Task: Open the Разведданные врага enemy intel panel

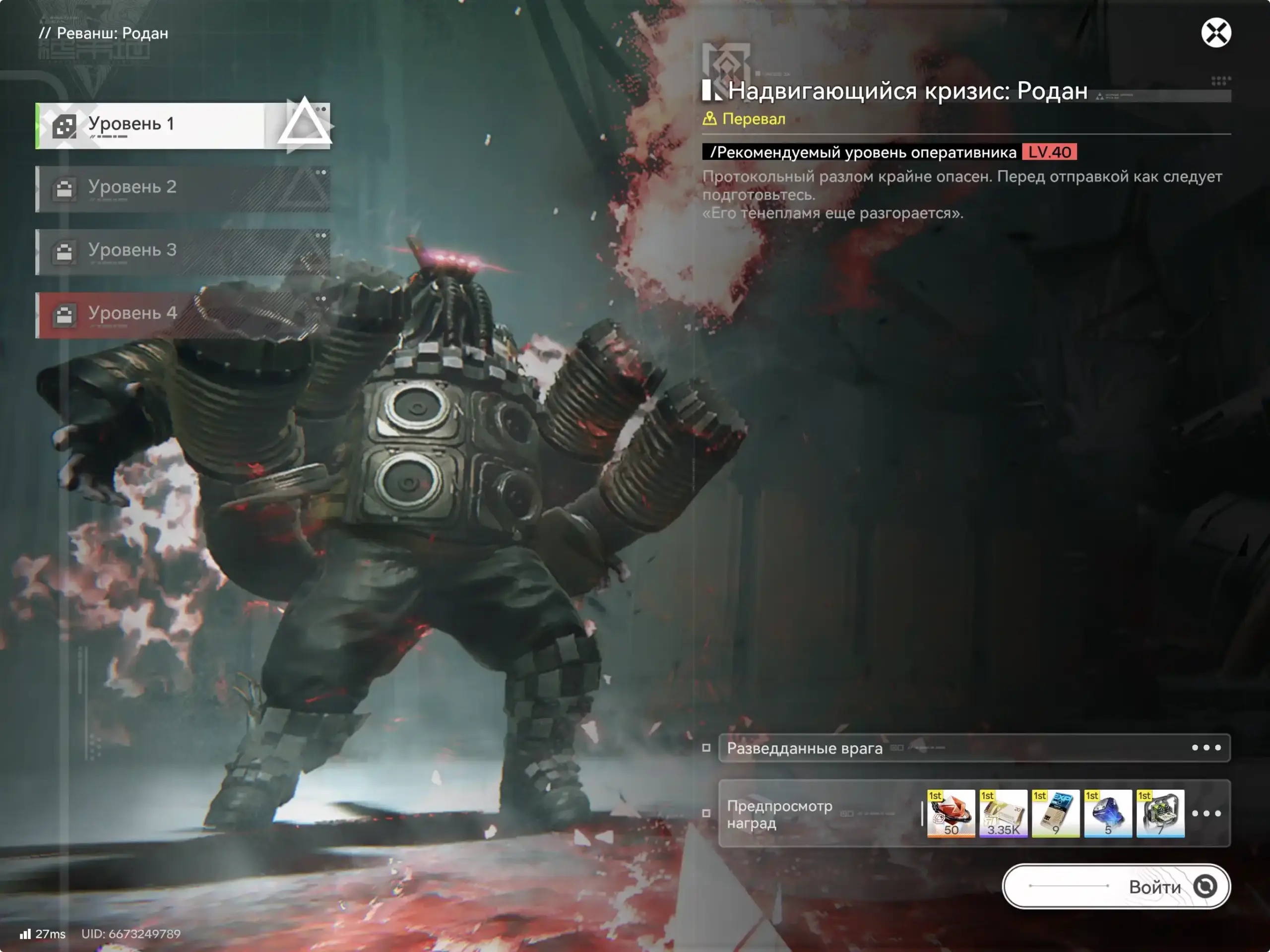Action: point(974,748)
